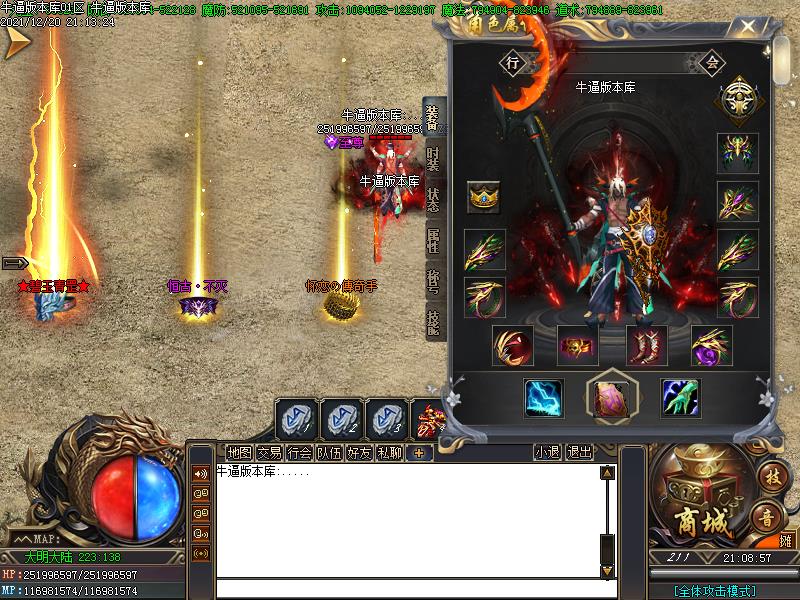
Task: Select the round golden medal slot
Action: pyautogui.click(x=736, y=102)
